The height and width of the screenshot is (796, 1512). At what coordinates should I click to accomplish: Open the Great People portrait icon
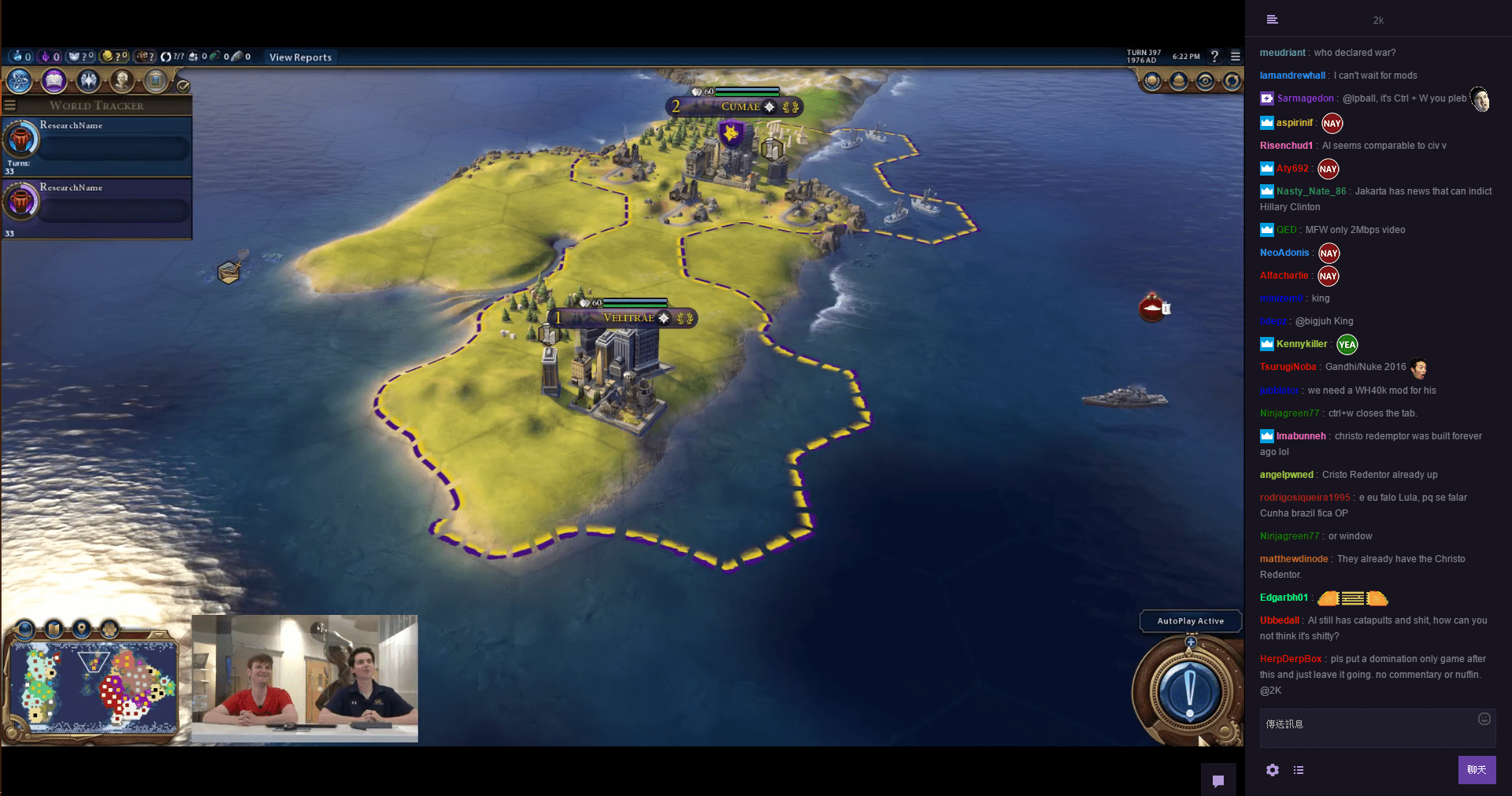[121, 80]
